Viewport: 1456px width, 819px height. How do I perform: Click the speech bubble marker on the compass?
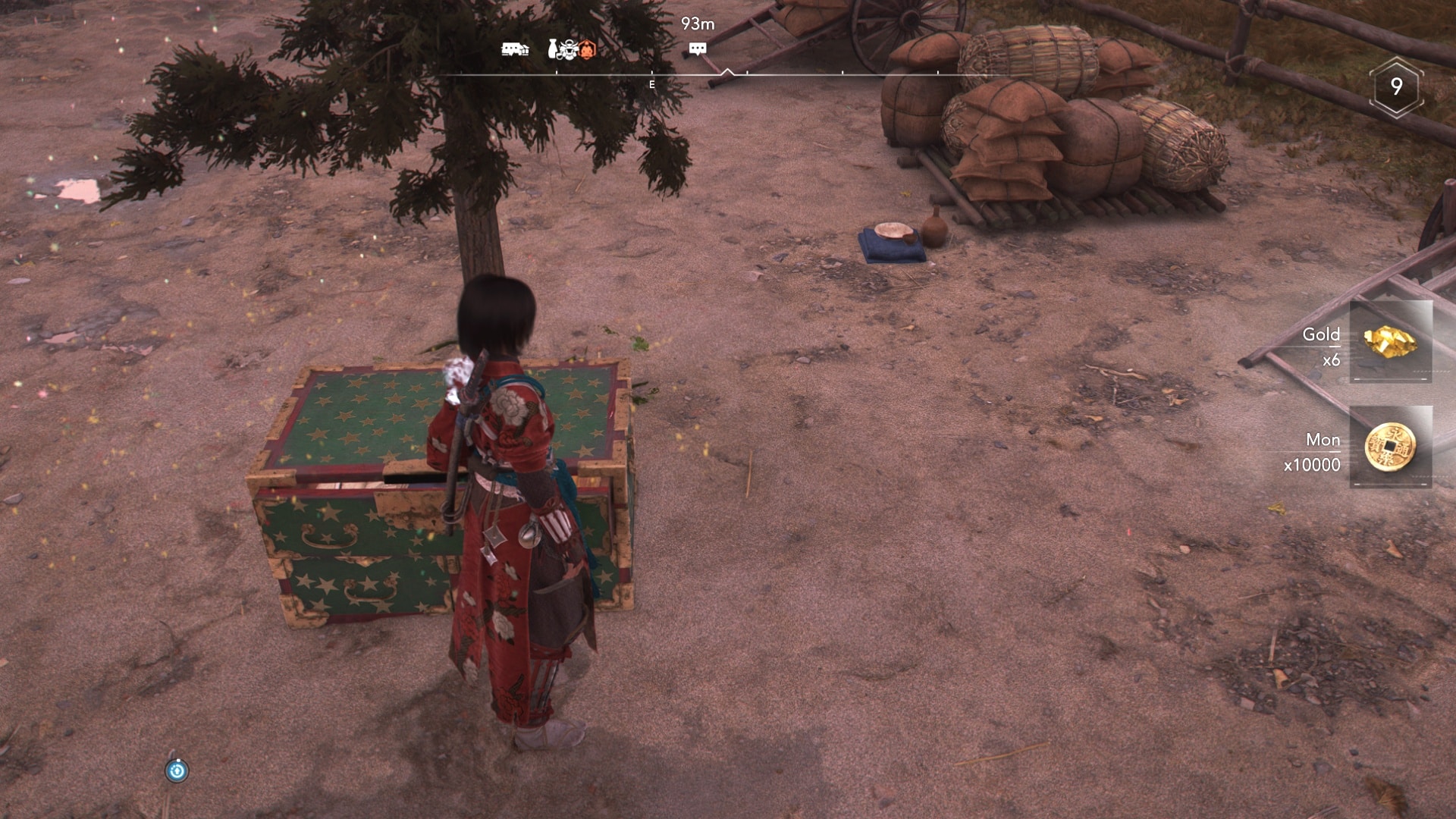698,49
